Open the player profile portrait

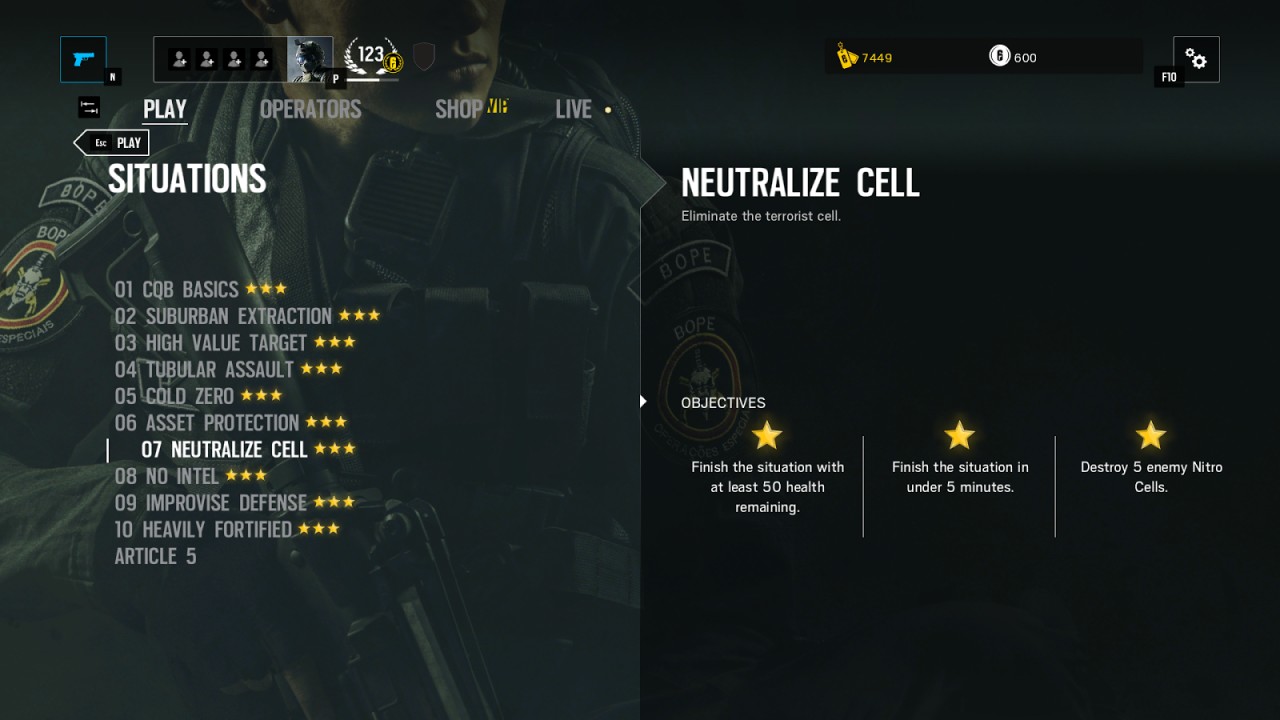[x=309, y=59]
